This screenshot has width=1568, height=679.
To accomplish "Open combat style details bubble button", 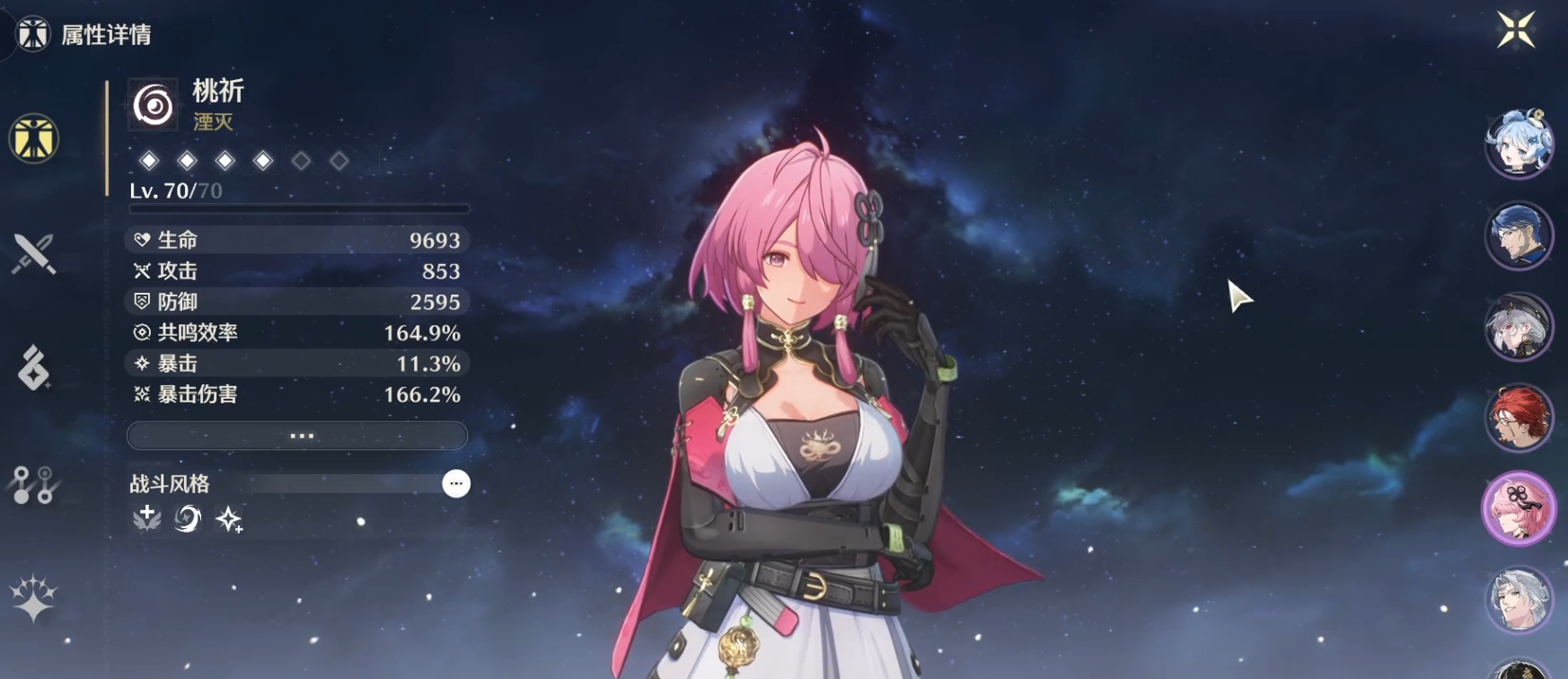I will click(x=456, y=484).
